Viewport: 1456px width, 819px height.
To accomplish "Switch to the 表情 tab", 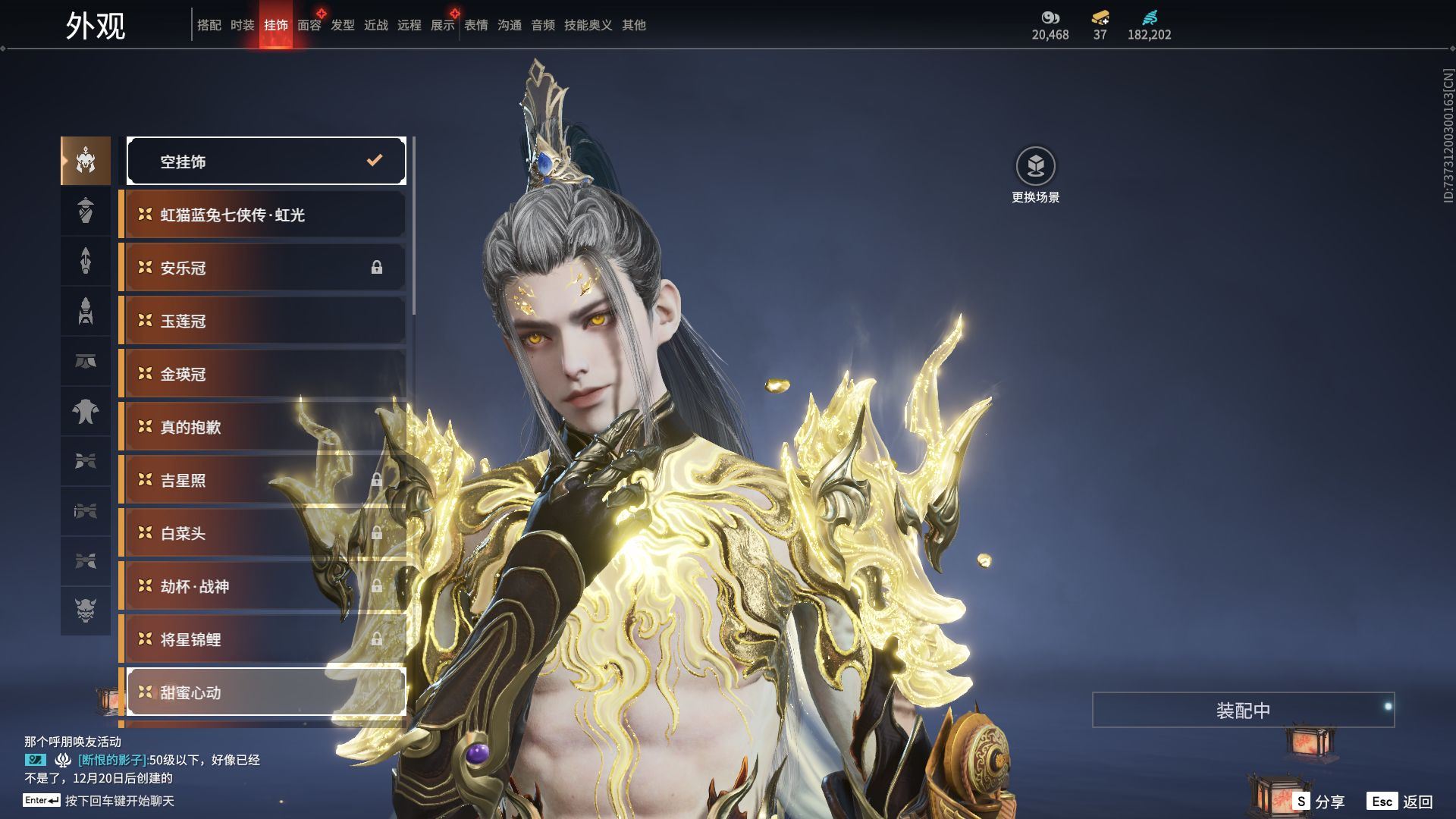I will point(476,25).
